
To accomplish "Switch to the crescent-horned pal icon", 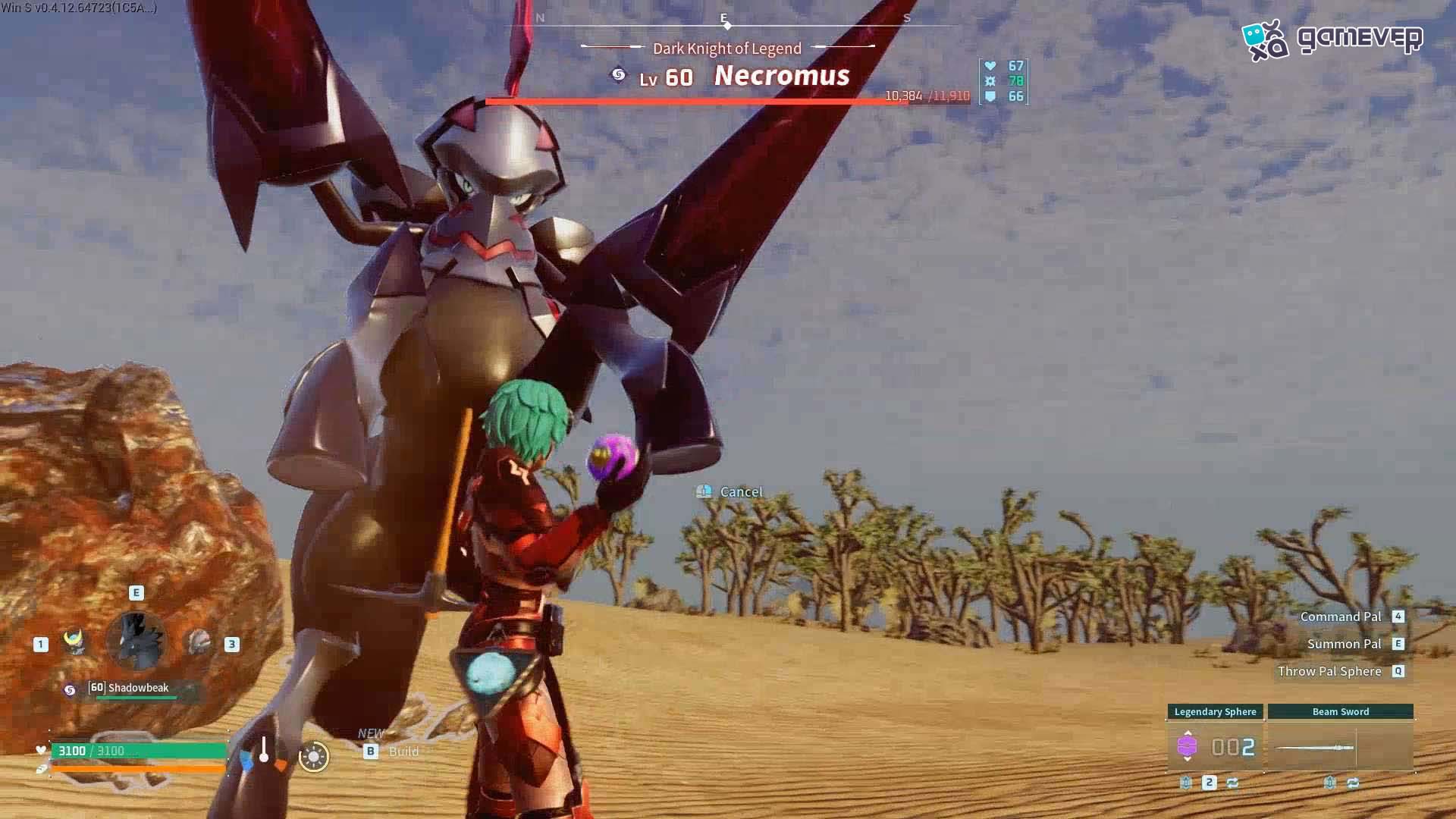I will click(74, 642).
